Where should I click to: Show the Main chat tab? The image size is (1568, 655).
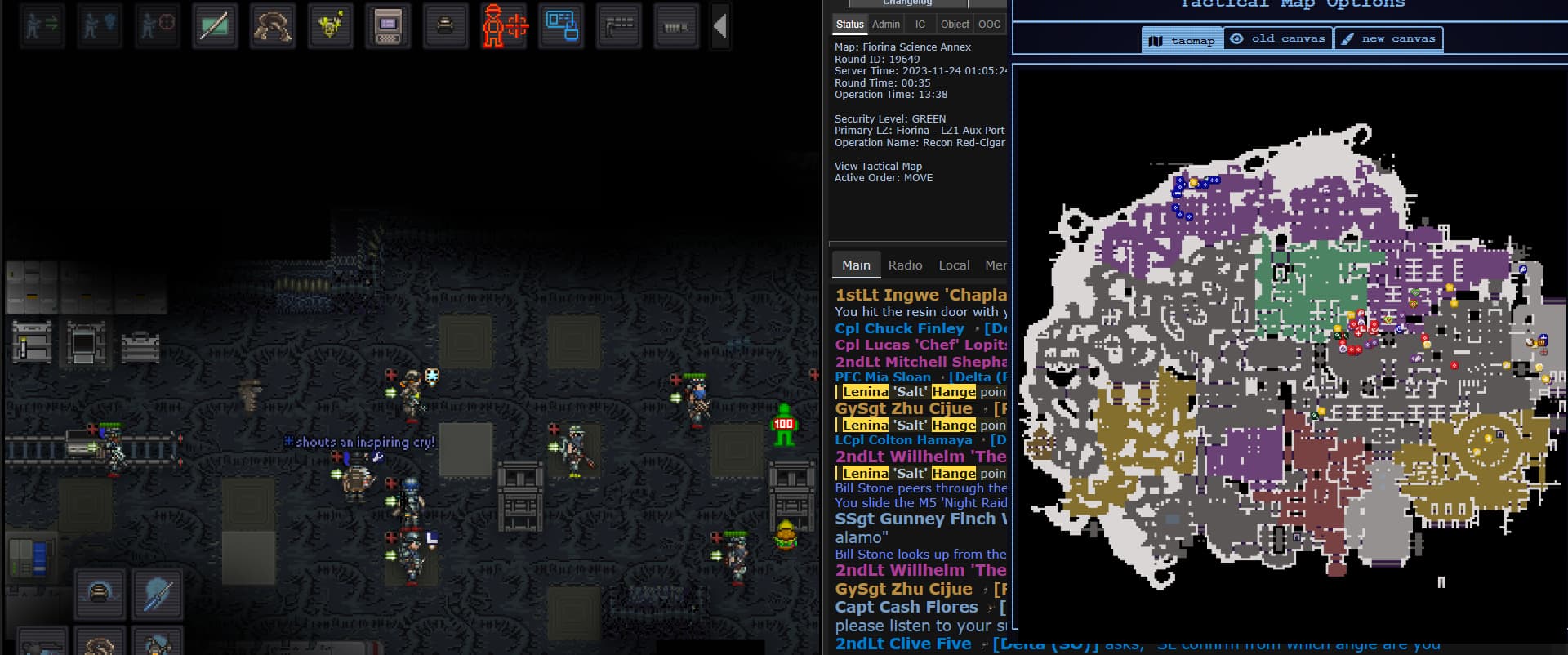tap(856, 265)
